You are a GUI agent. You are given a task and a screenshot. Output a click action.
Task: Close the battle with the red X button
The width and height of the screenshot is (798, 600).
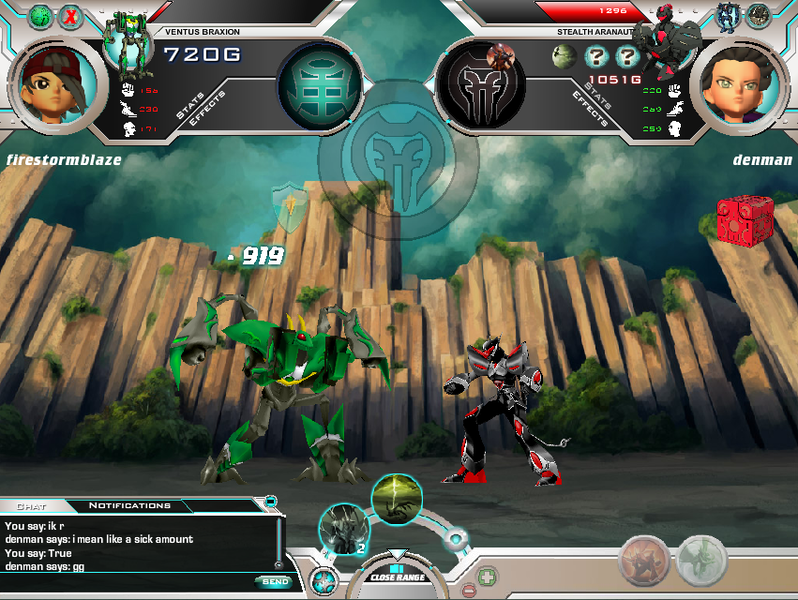(71, 16)
